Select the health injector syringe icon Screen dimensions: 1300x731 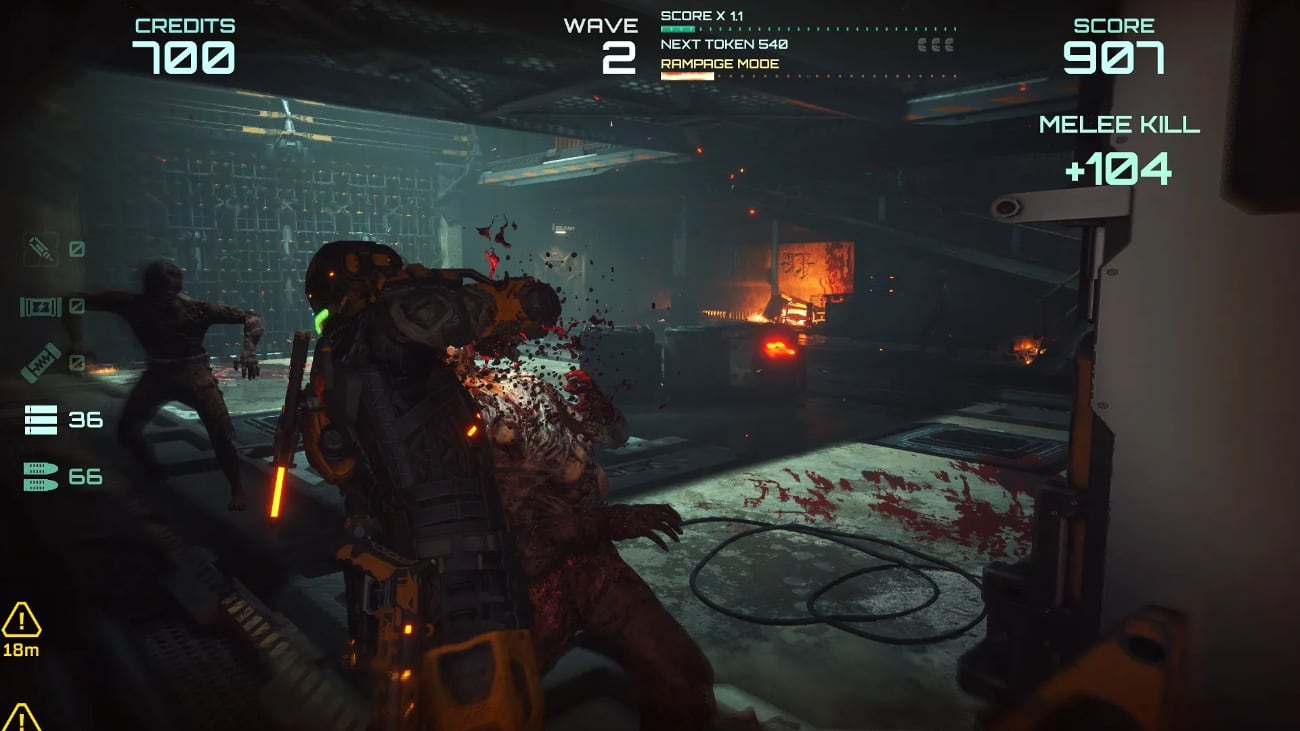tap(41, 249)
